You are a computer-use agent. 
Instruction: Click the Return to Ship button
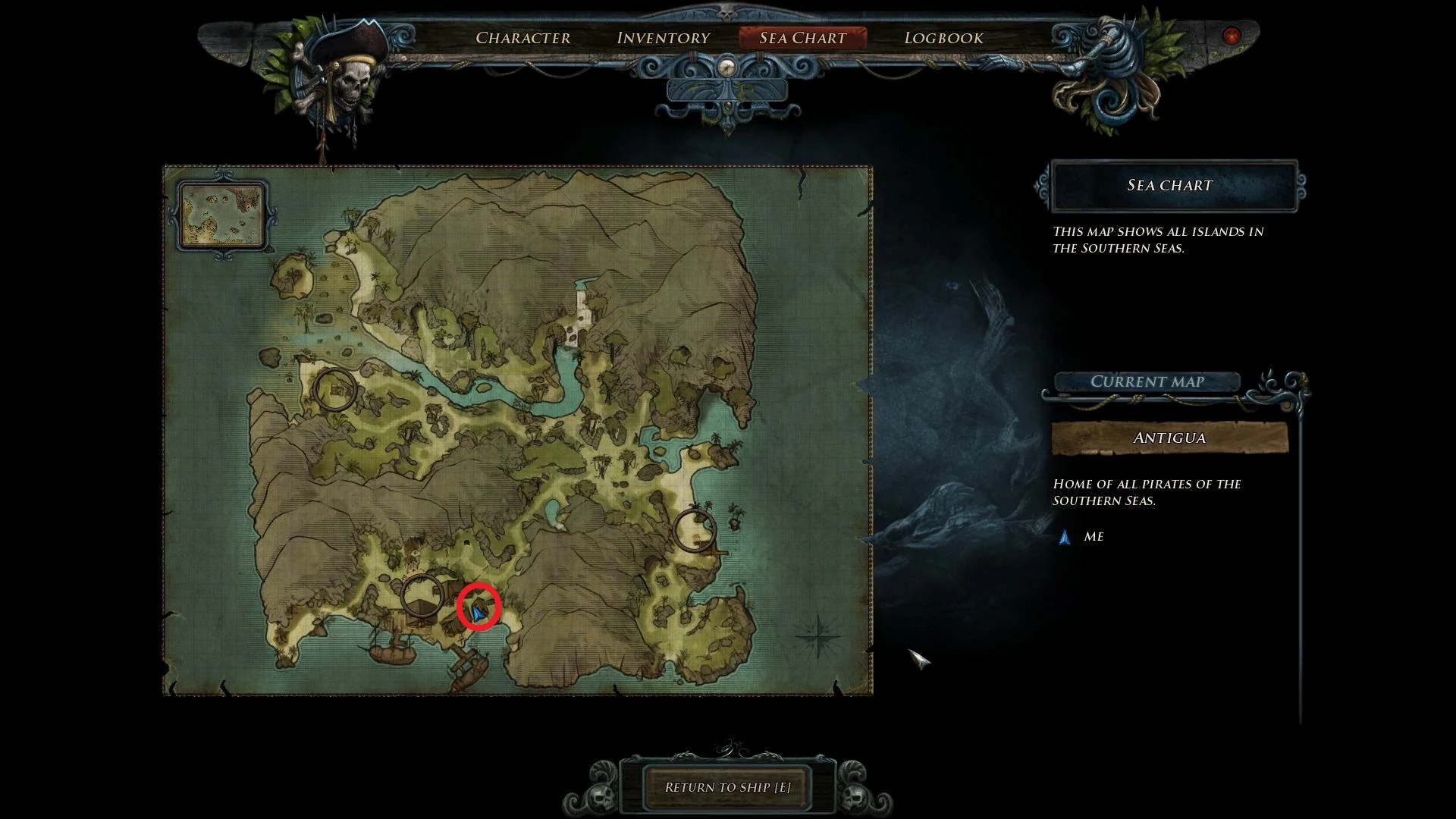coord(727,787)
